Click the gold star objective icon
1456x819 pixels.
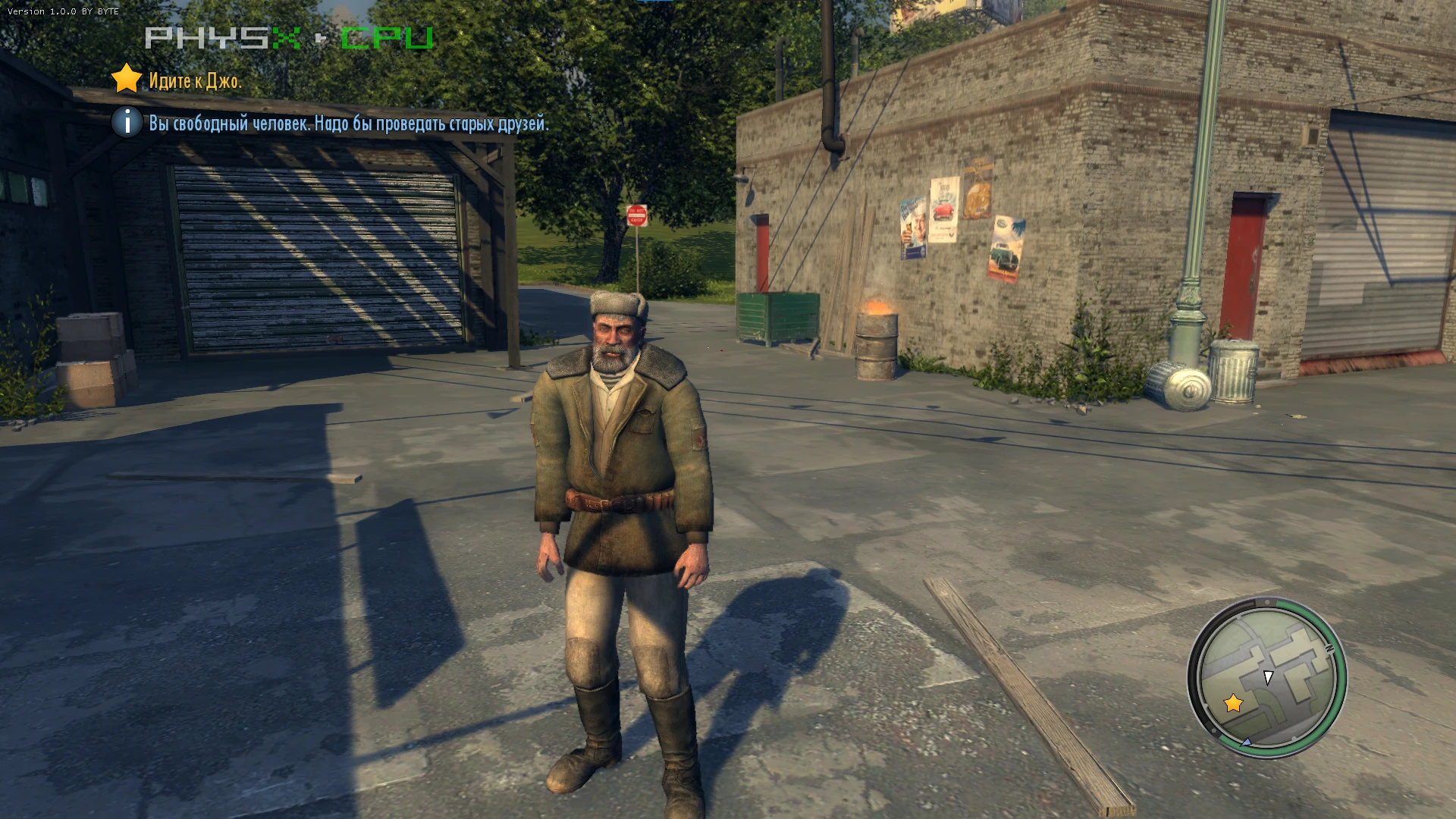coord(126,80)
